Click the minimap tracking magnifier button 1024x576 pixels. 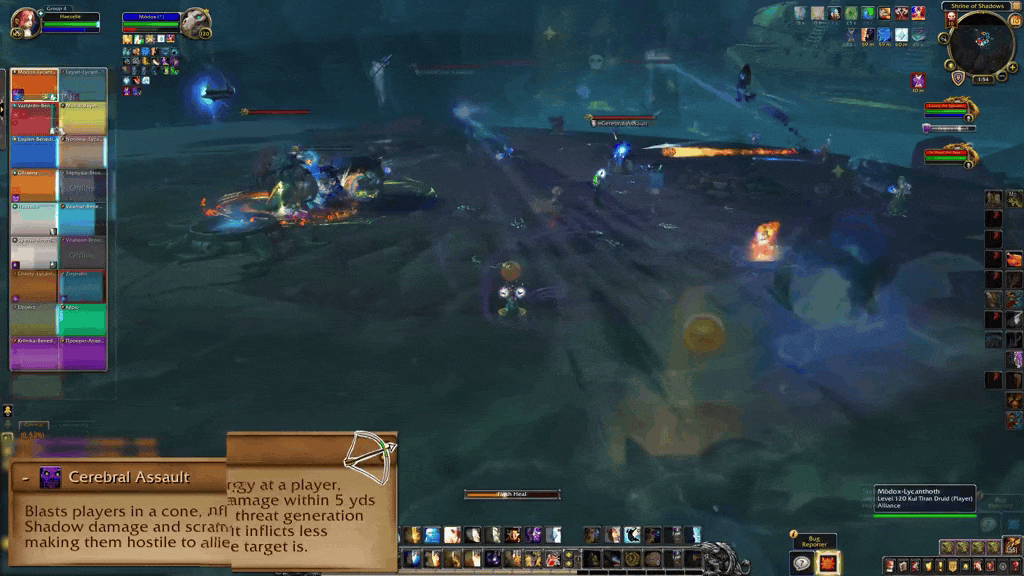pos(945,39)
